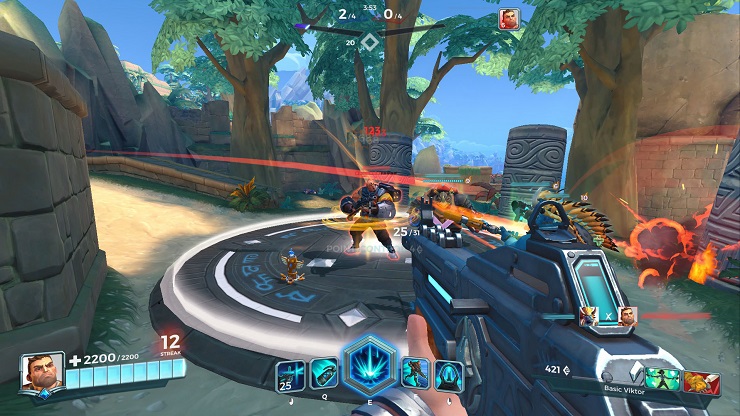
Task: Select Viktor's portrait beside the health bar
Action: (39, 371)
